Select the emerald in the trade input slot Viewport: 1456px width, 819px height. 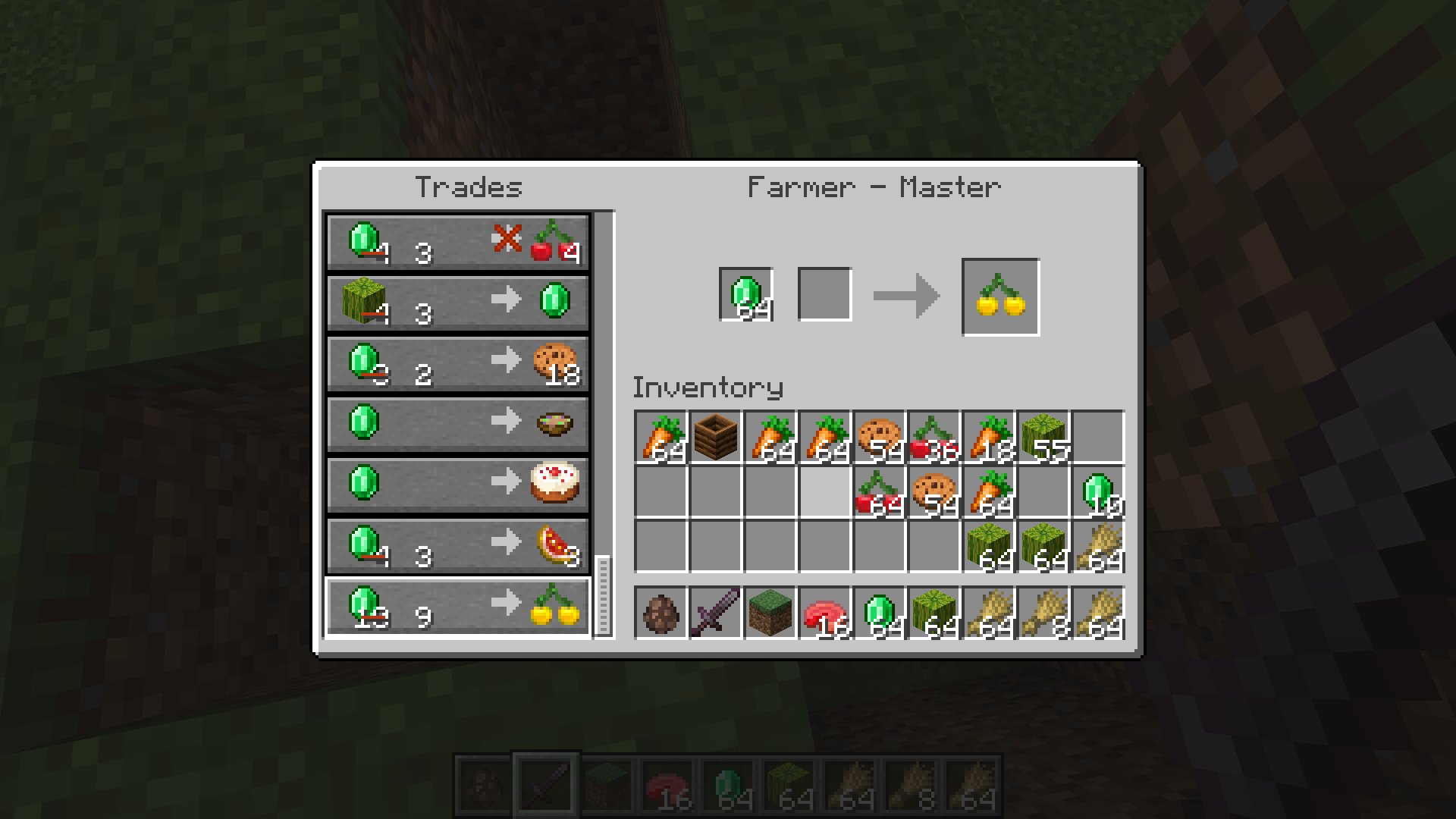[745, 295]
